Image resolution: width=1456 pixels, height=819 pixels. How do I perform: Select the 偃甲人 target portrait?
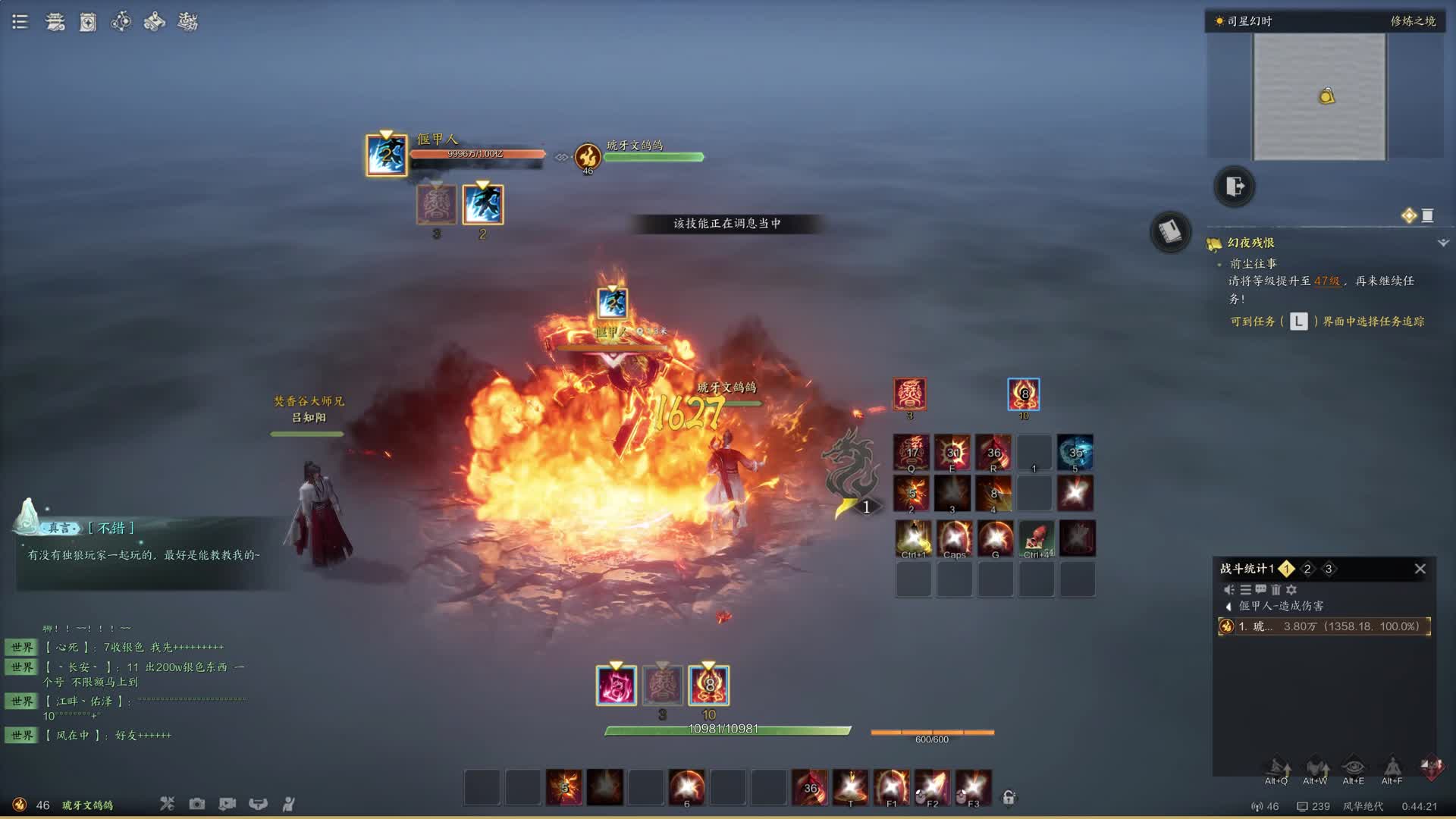(386, 155)
